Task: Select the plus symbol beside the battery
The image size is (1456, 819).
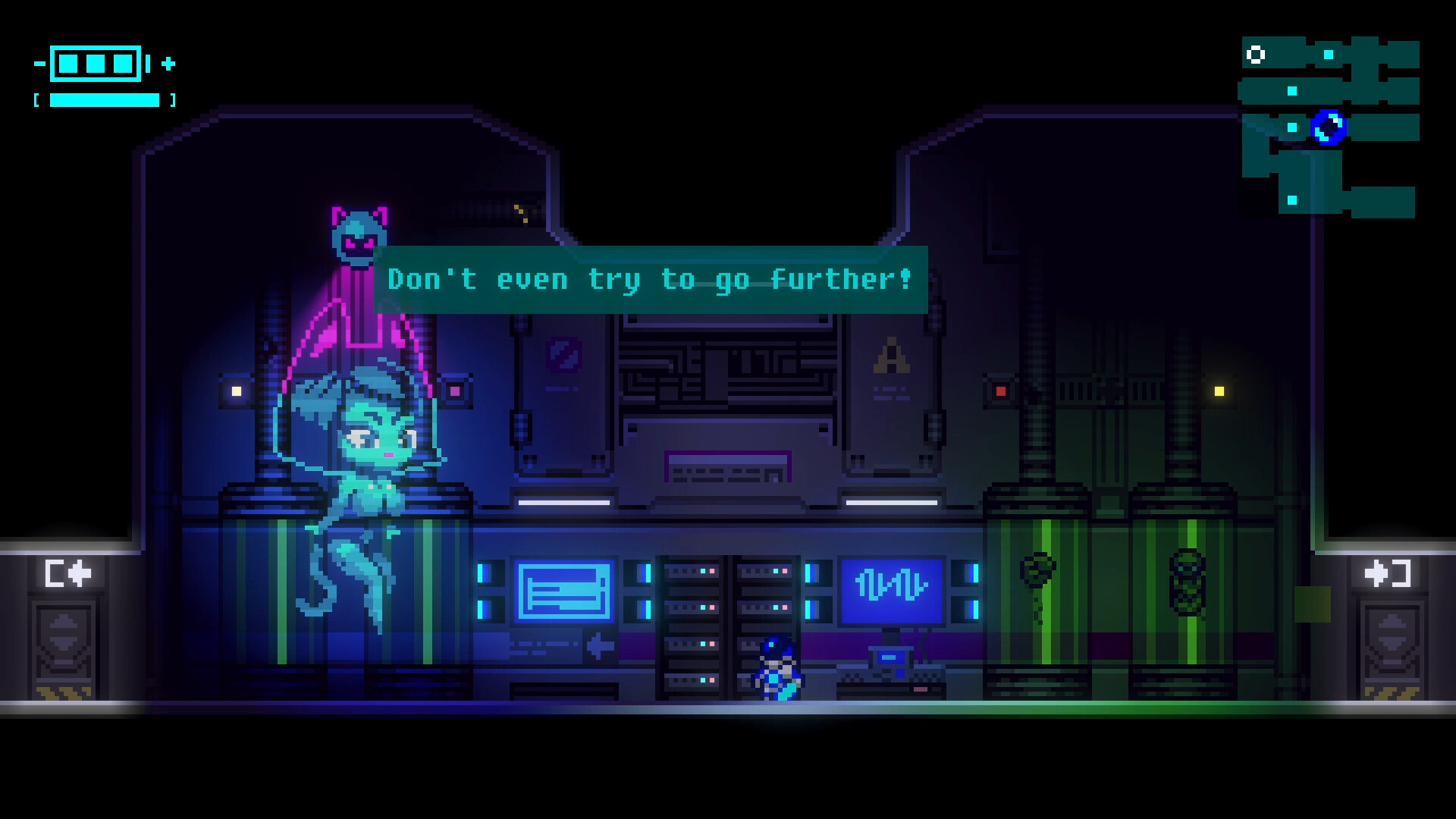Action: (168, 65)
